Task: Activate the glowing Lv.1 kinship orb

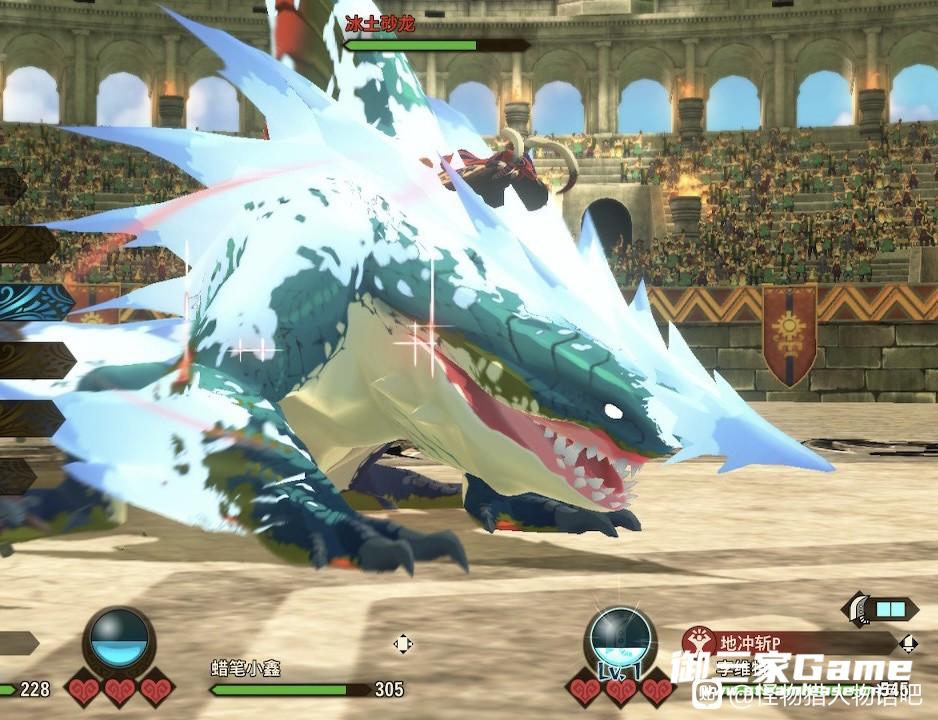Action: coord(620,640)
